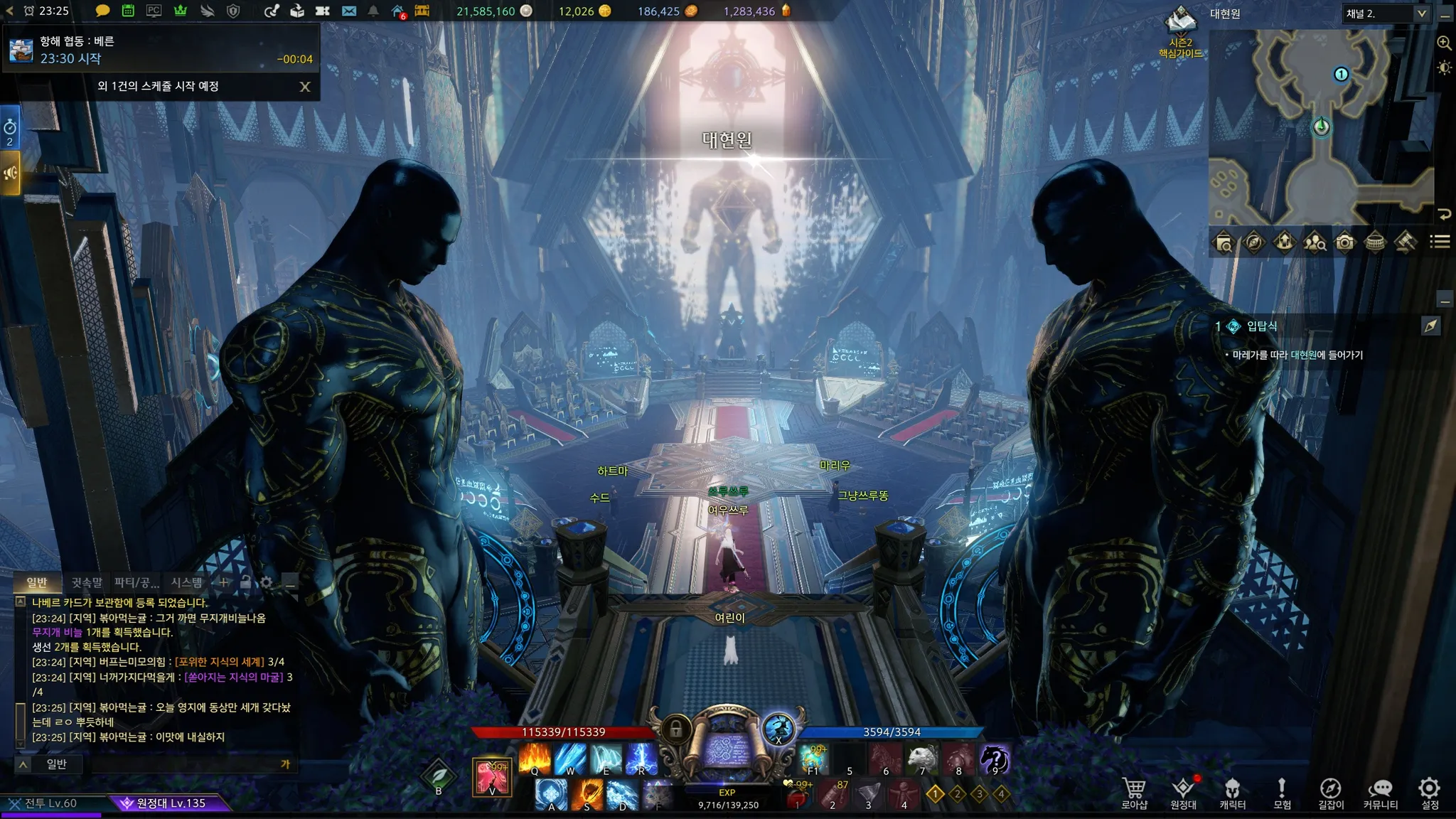Open the 커뮤니티 community menu
1456x819 pixels.
(1380, 792)
